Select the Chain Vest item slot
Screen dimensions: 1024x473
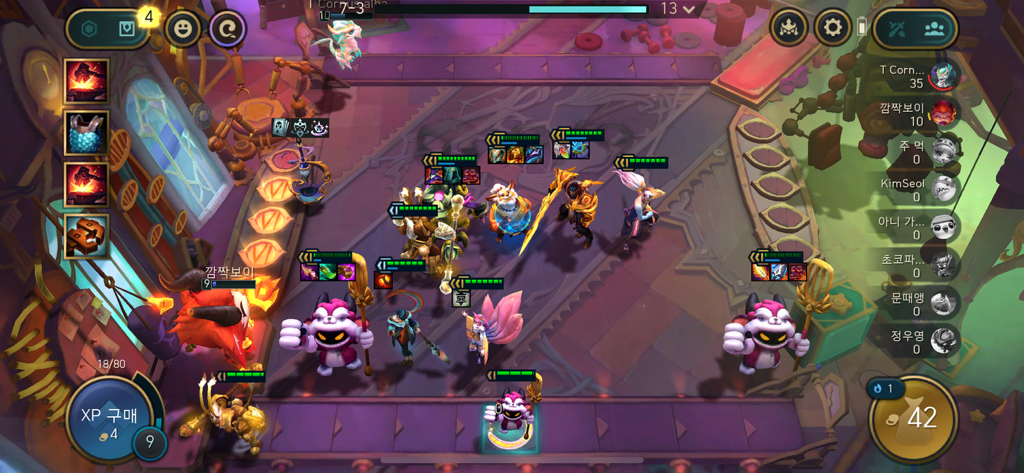pyautogui.click(x=87, y=133)
